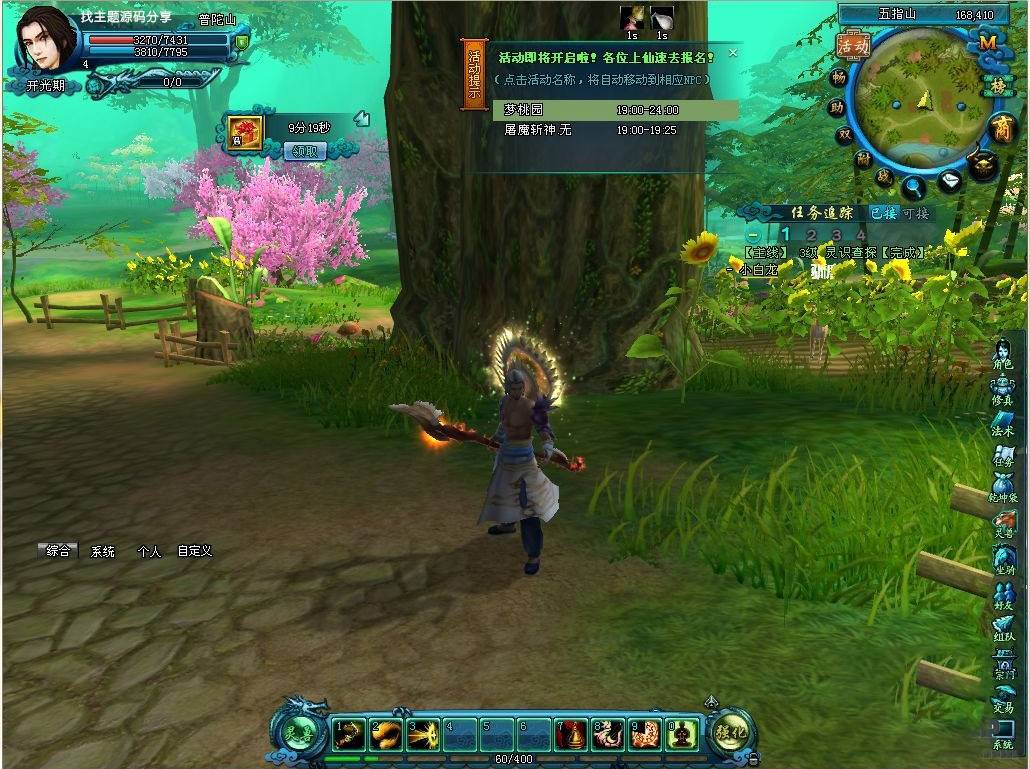
Task: Open the 坐骑 mount menu
Action: click(x=1003, y=560)
